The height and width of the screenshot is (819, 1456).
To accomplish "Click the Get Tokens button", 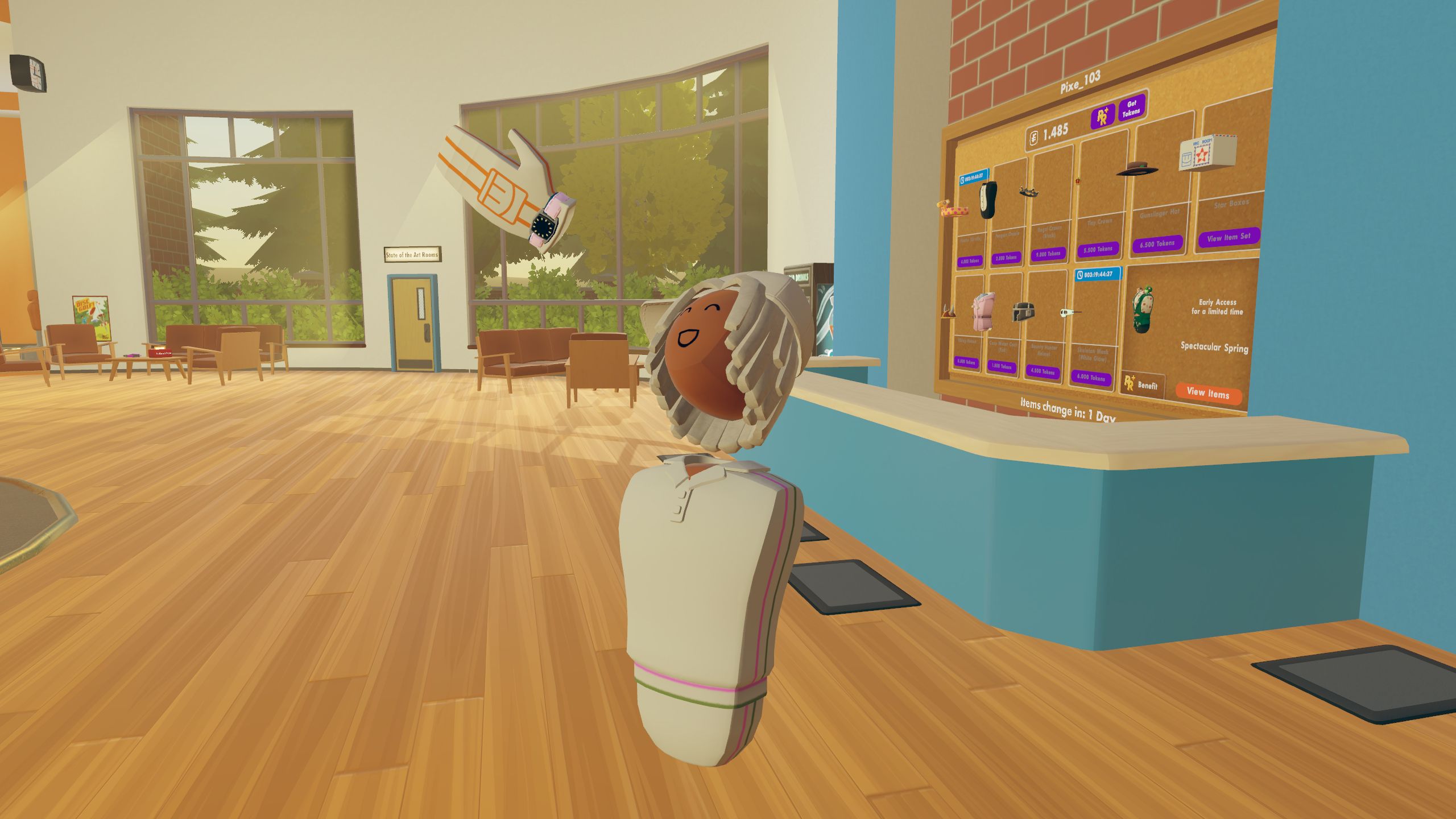I will point(1131,109).
